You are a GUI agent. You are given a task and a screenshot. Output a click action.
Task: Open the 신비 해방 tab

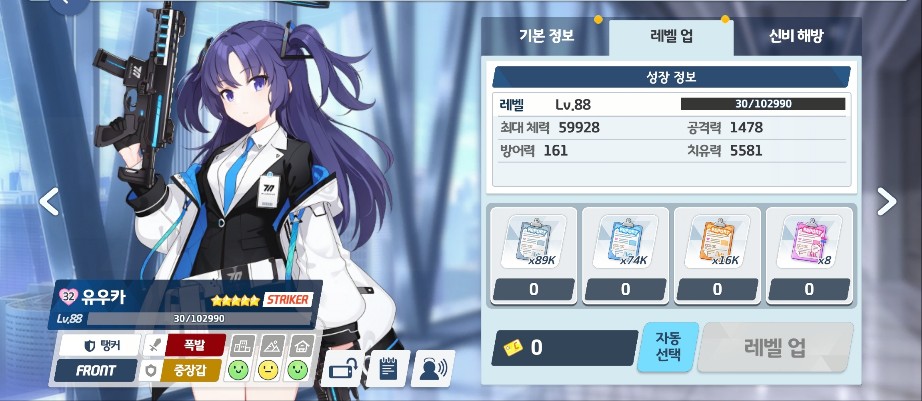tap(796, 36)
